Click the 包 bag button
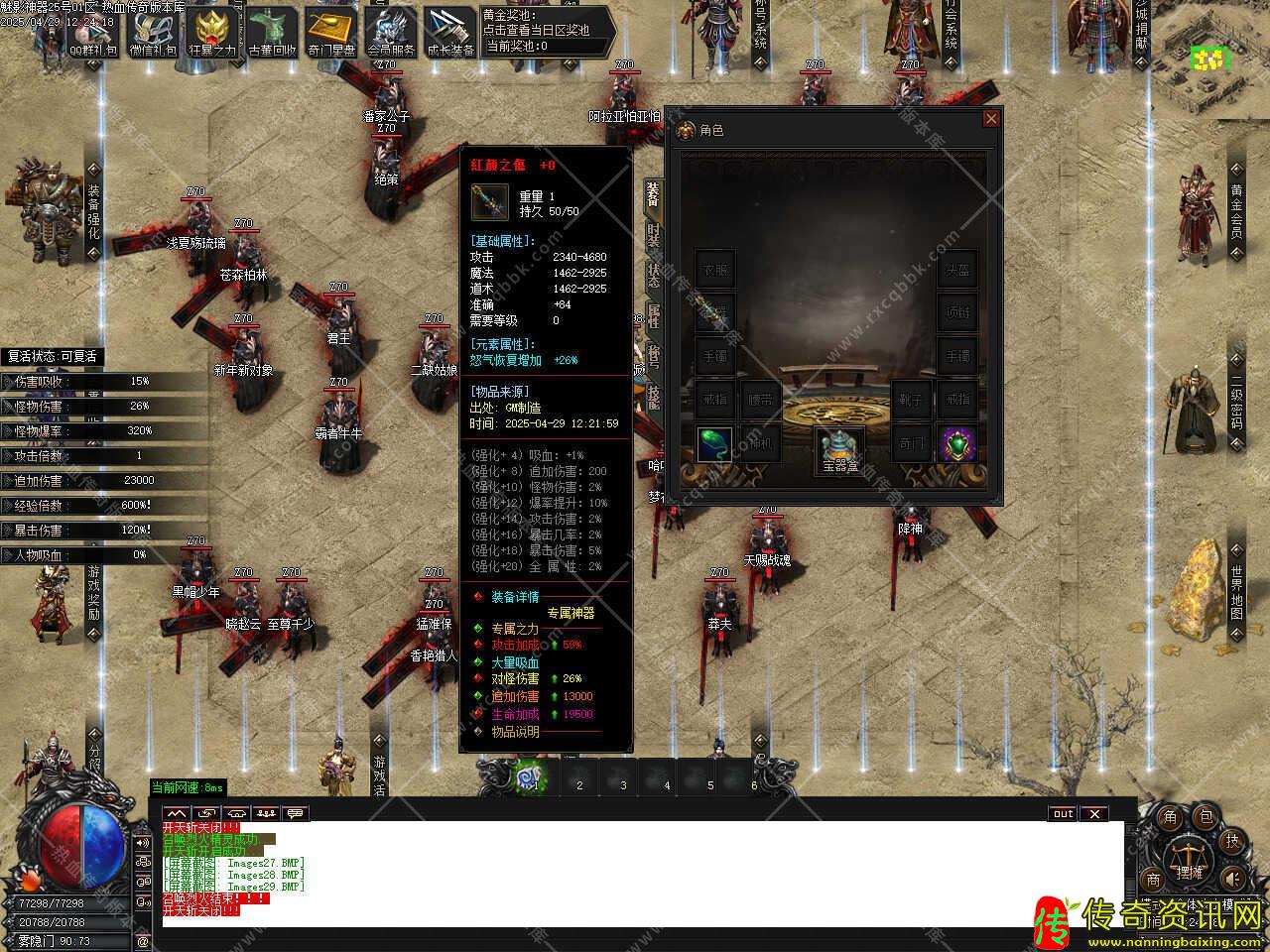1270x952 pixels. [x=1205, y=817]
